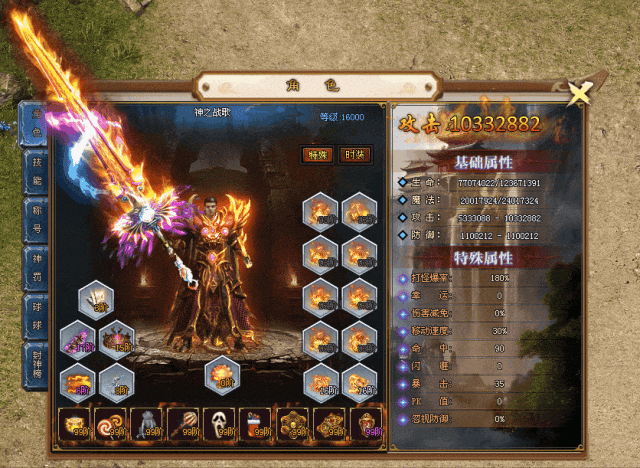This screenshot has height=468, width=640.
Task: Switch to the 时装 fashion view
Action: (x=354, y=155)
